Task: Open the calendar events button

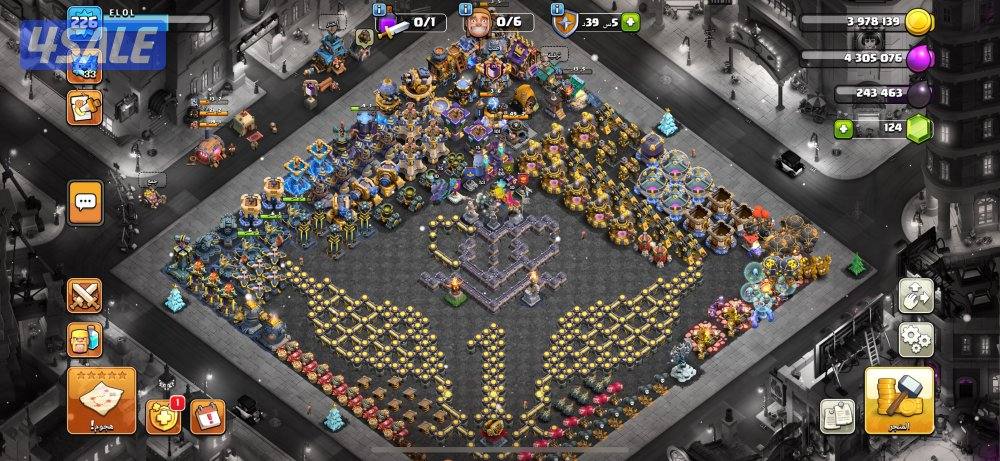Action: coord(209,414)
